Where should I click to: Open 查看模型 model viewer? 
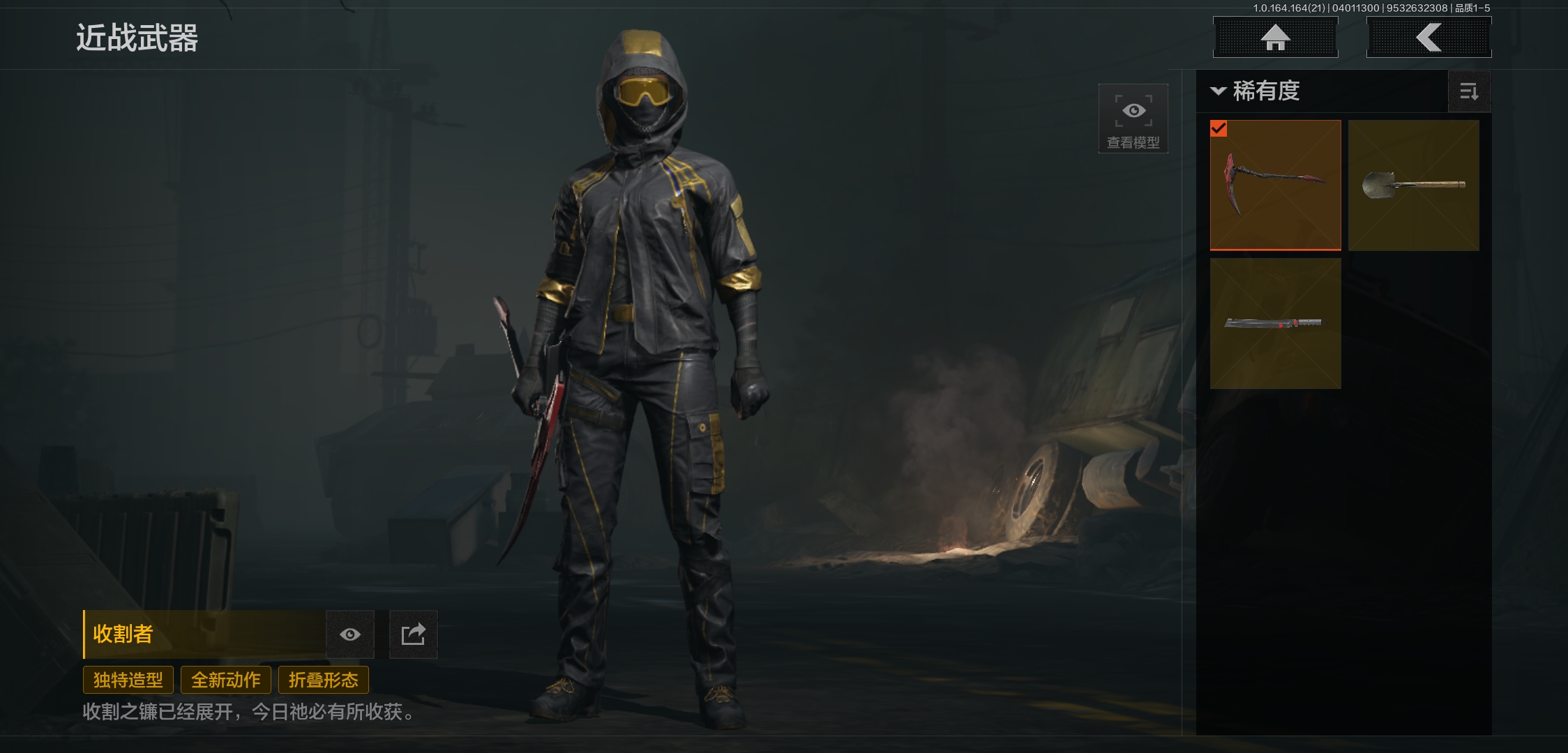click(1133, 119)
